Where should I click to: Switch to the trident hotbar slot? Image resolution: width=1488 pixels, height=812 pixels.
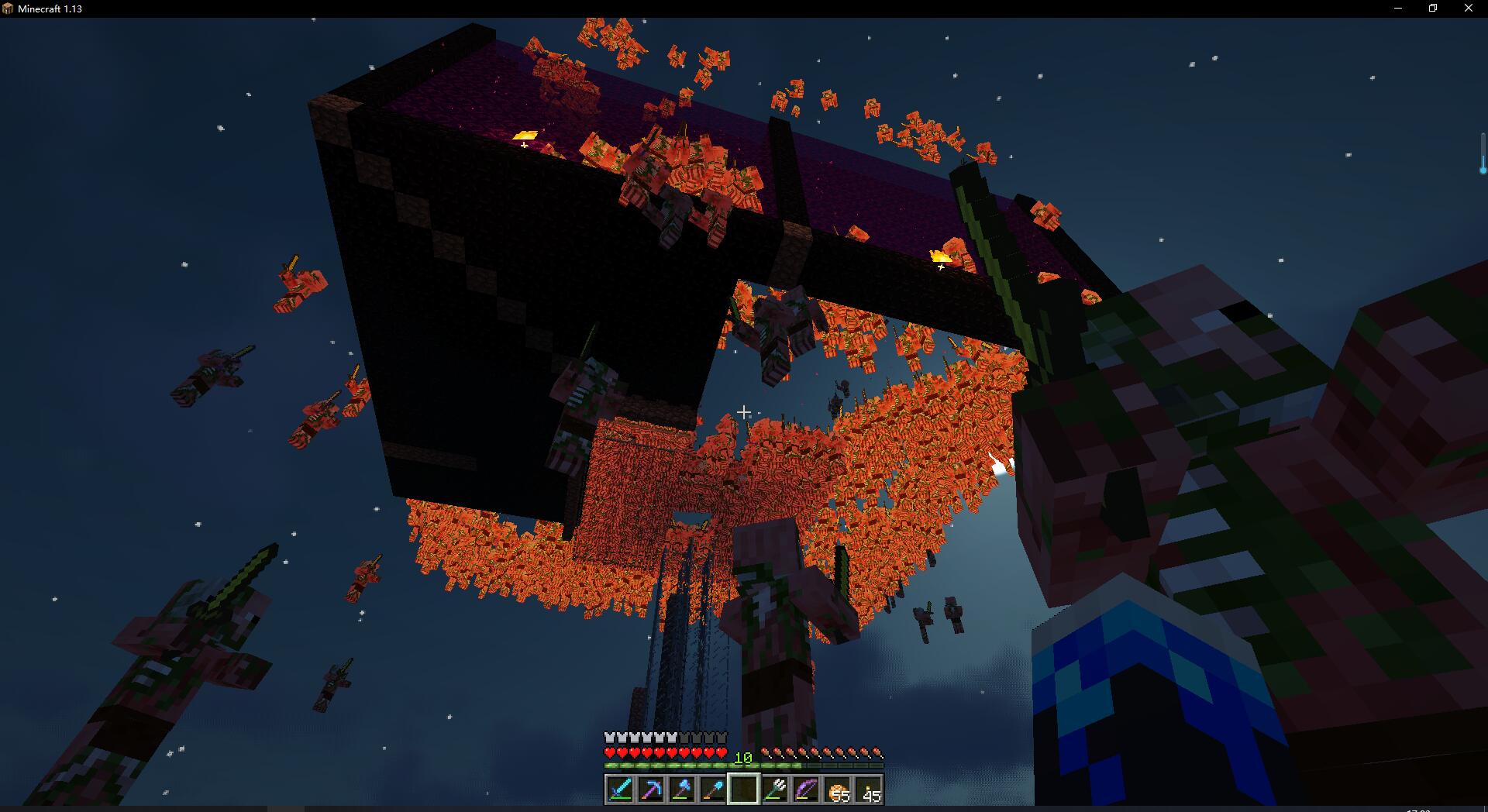775,790
